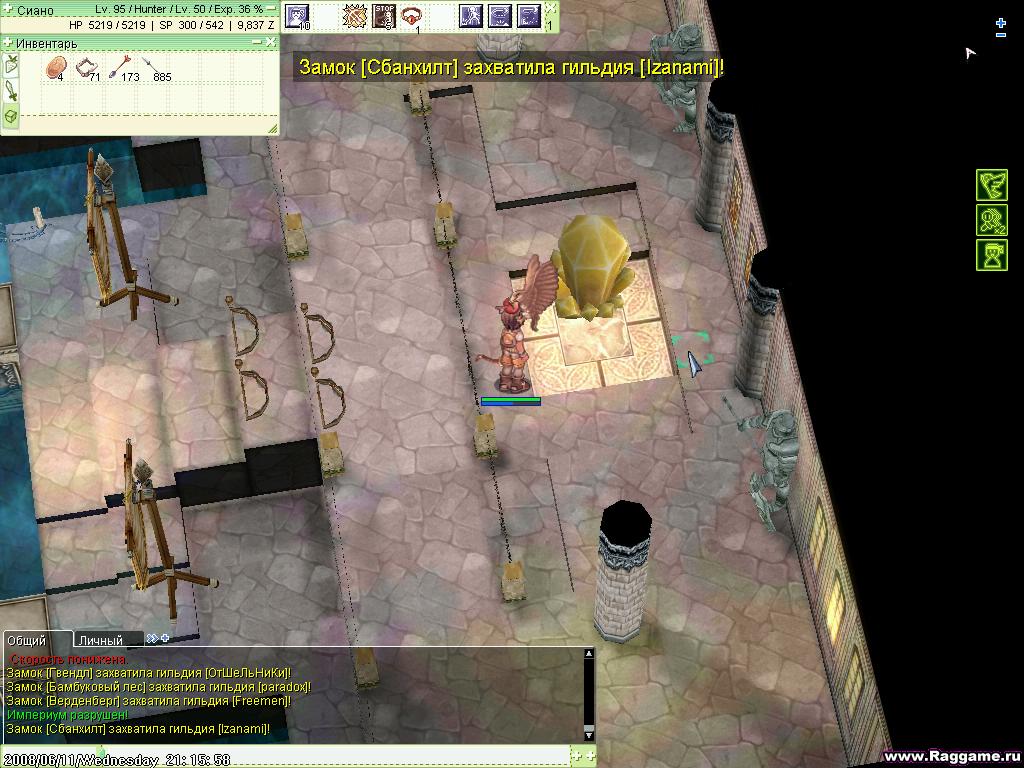Close the Инвентарь window
Image resolution: width=1024 pixels, height=768 pixels.
pos(270,42)
